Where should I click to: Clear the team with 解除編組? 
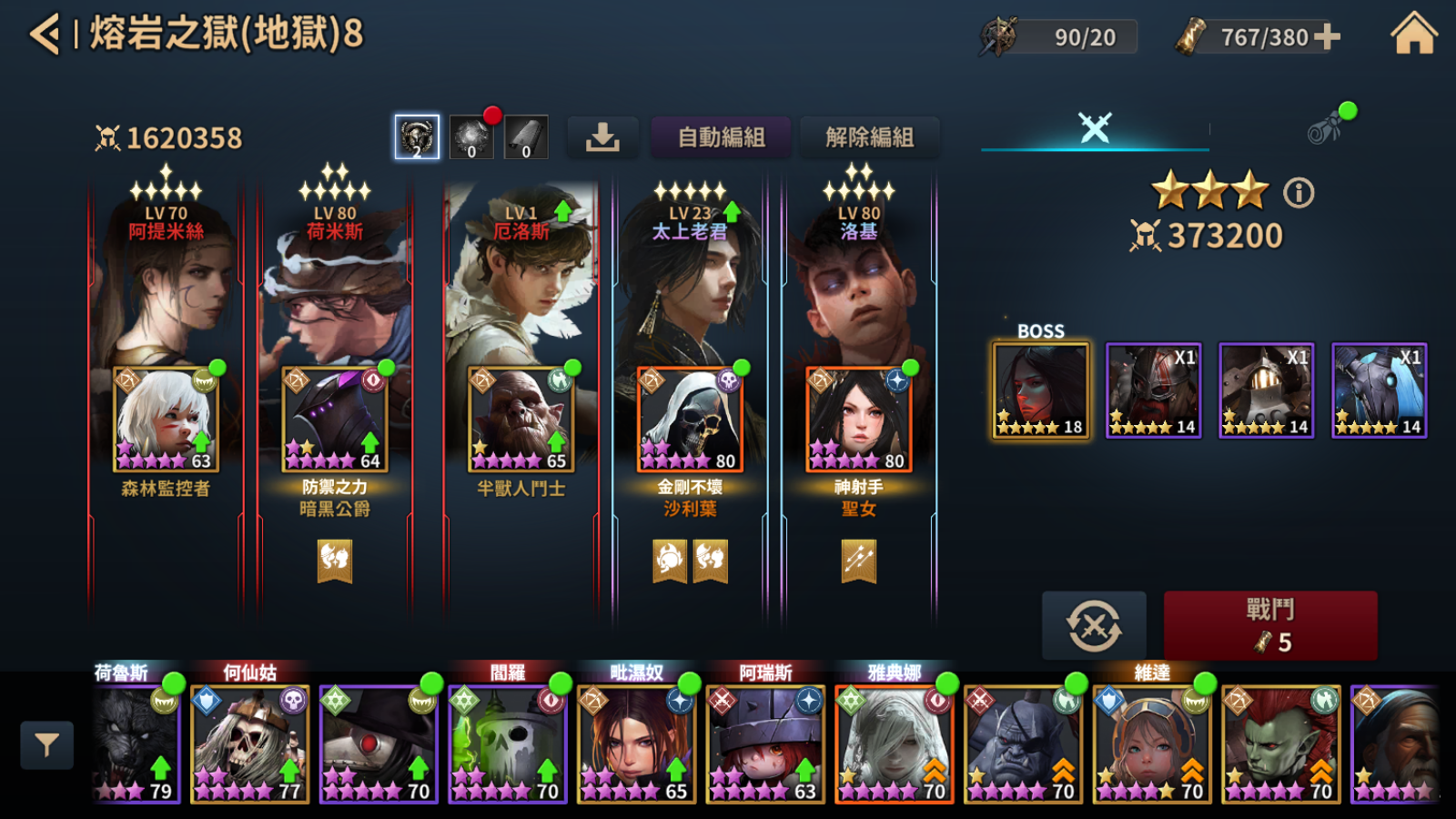coord(869,137)
